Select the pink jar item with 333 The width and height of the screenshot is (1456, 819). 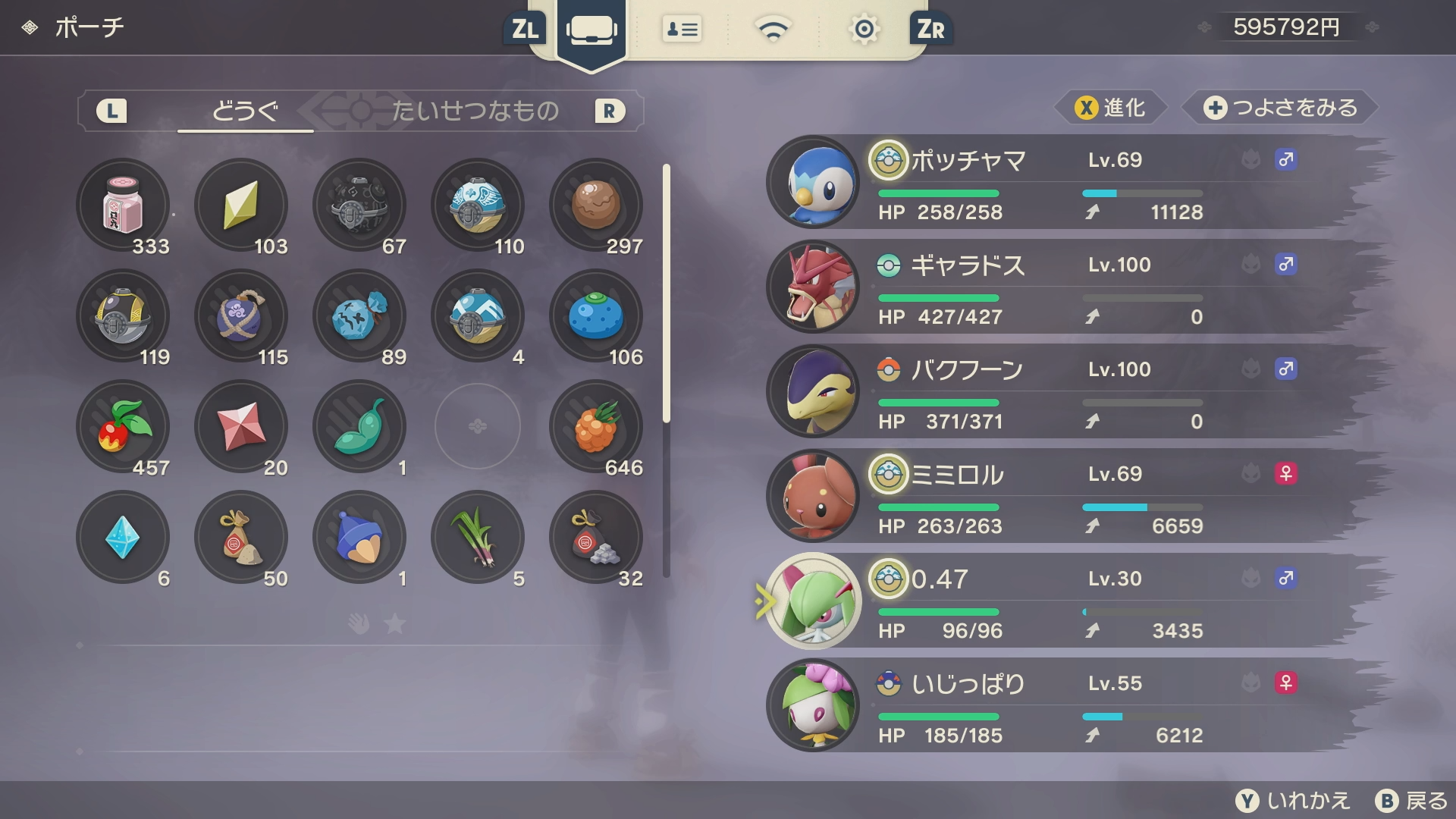point(123,205)
